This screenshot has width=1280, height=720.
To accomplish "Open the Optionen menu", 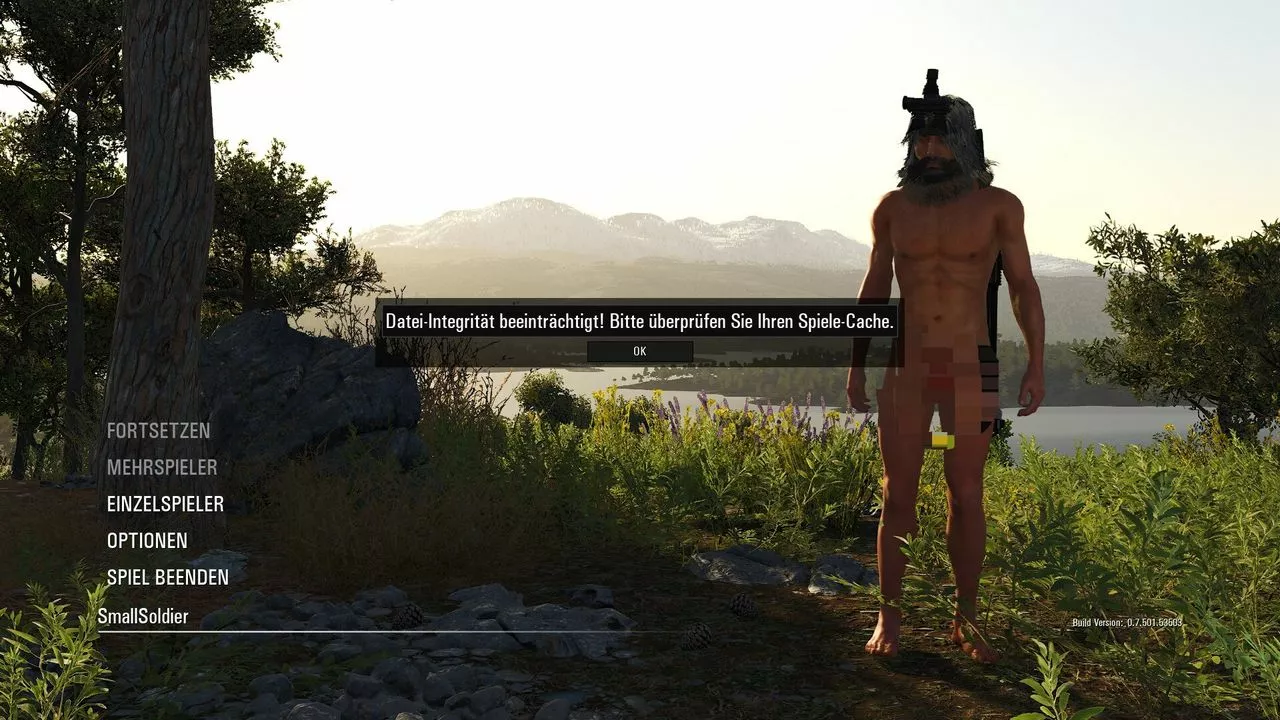I will pyautogui.click(x=147, y=541).
